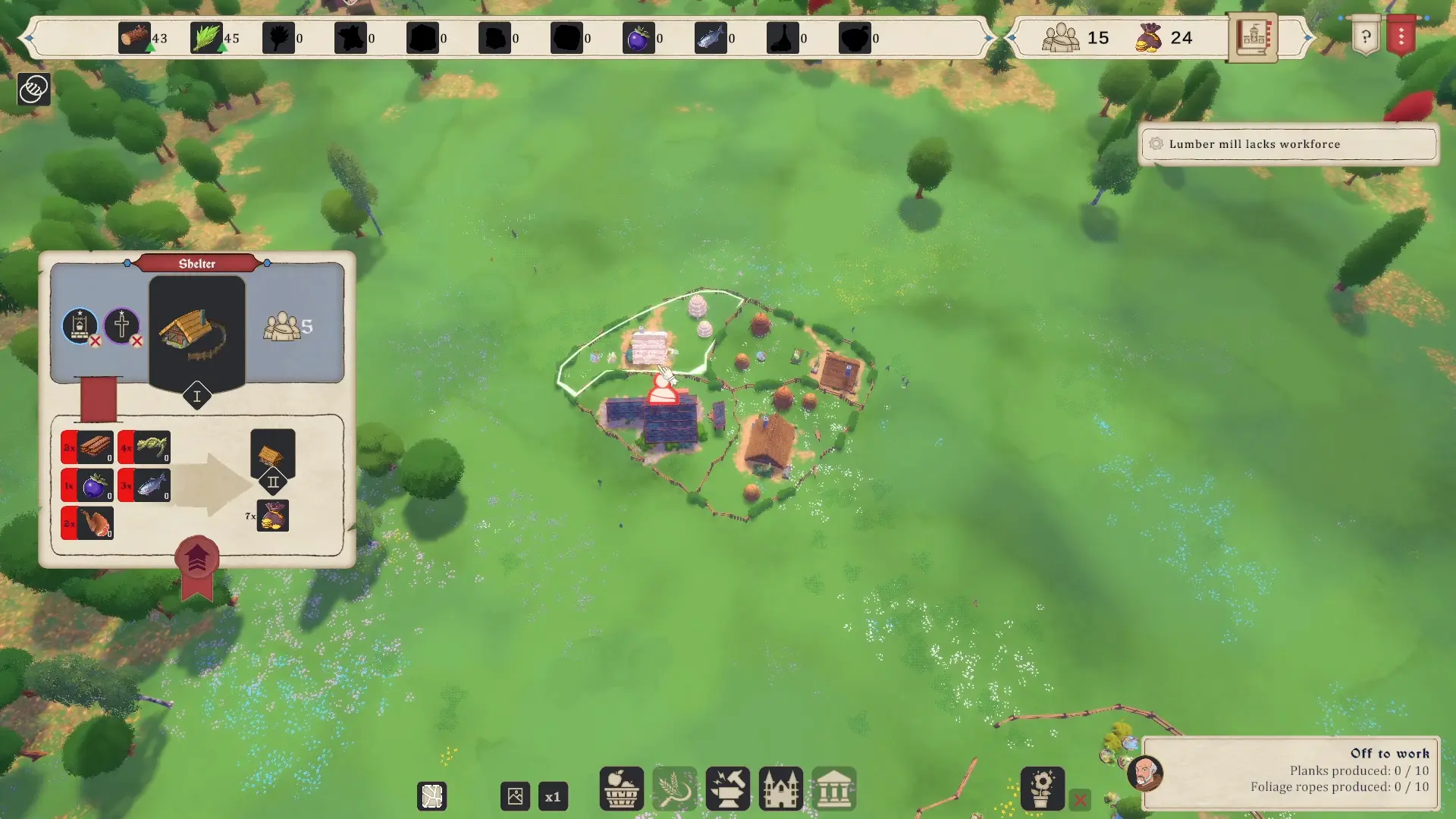This screenshot has height=819, width=1456.
Task: Select the well need icon in Shelter panel
Action: tap(80, 326)
